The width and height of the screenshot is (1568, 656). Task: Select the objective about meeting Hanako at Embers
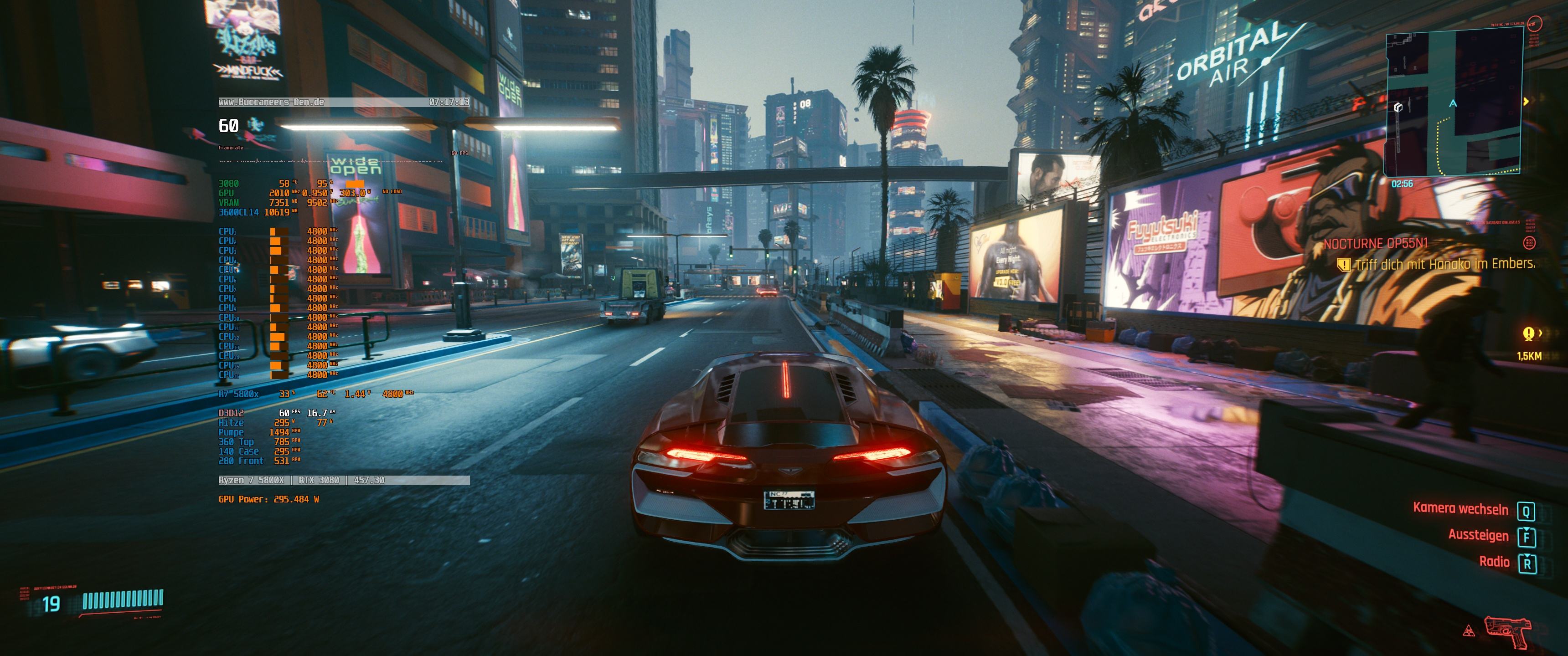click(1444, 264)
